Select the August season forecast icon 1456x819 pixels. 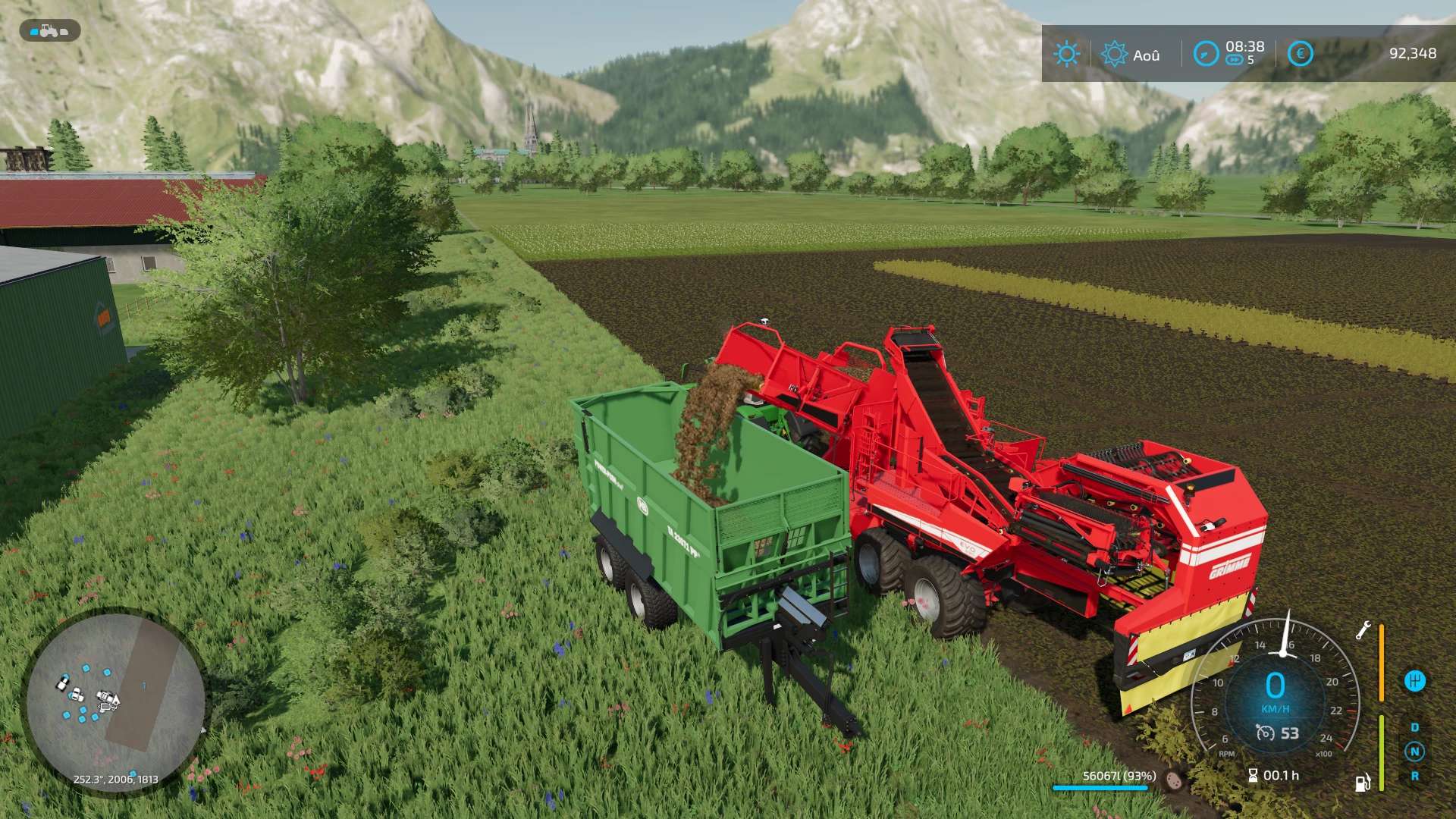[1114, 54]
